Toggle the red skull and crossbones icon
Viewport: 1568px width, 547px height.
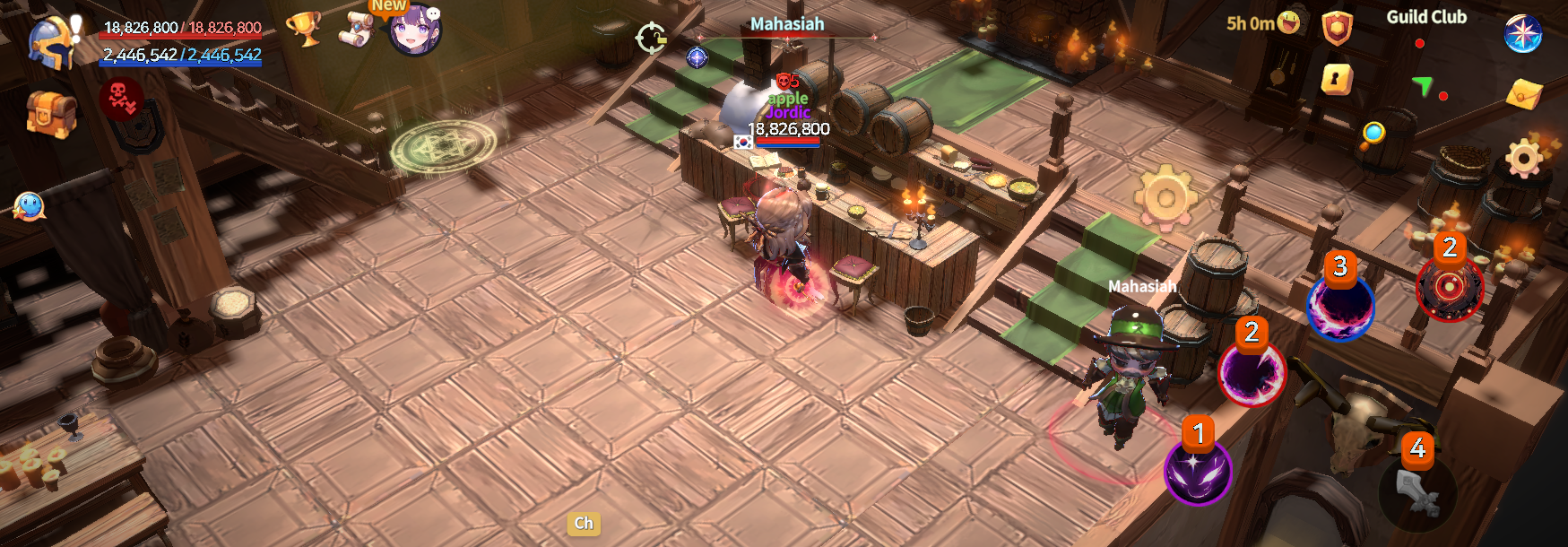[120, 97]
